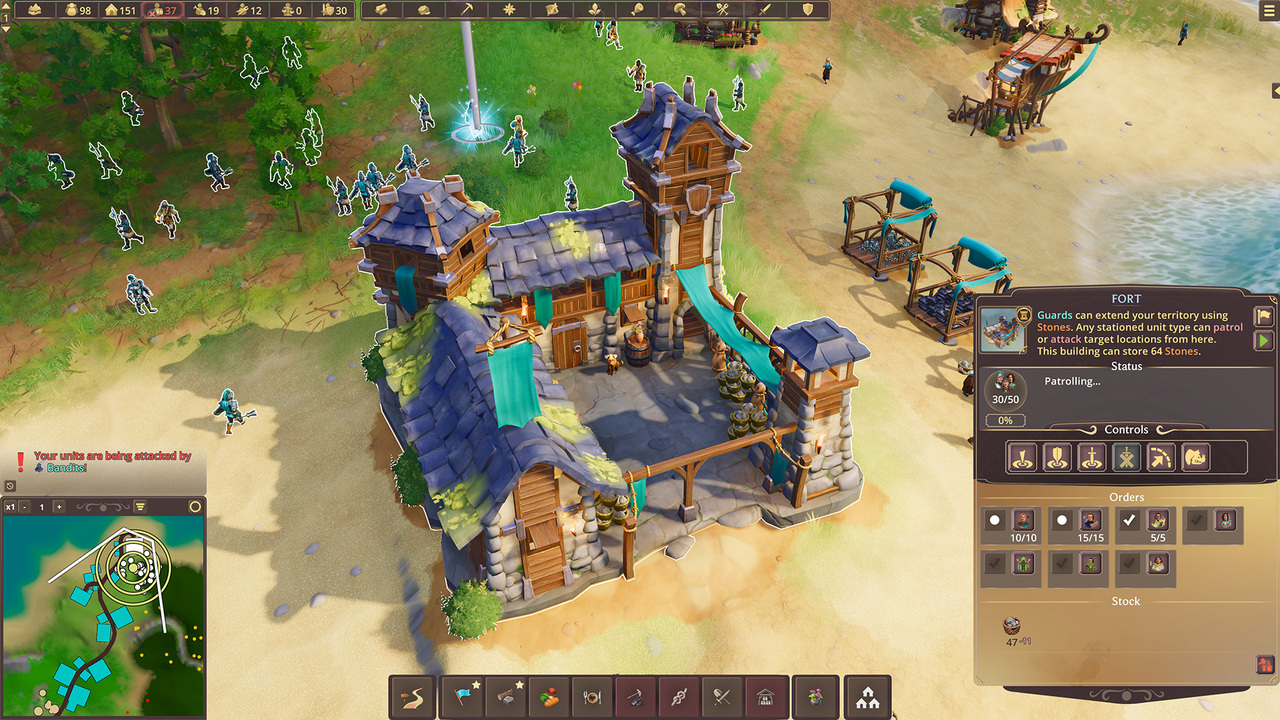Click the curved arrow control button
This screenshot has height=720, width=1280.
click(x=1161, y=458)
